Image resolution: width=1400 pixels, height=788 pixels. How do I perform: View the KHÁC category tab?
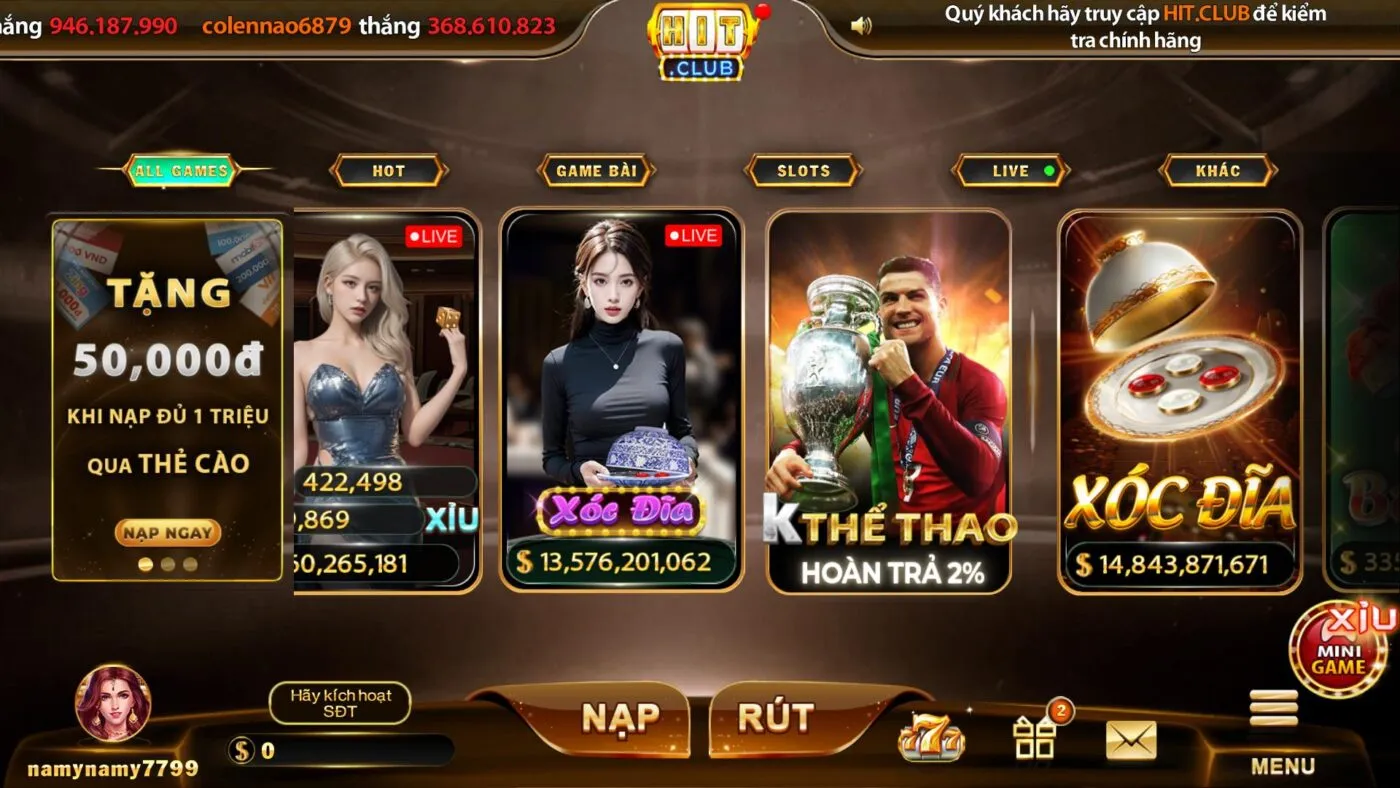[x=1218, y=170]
